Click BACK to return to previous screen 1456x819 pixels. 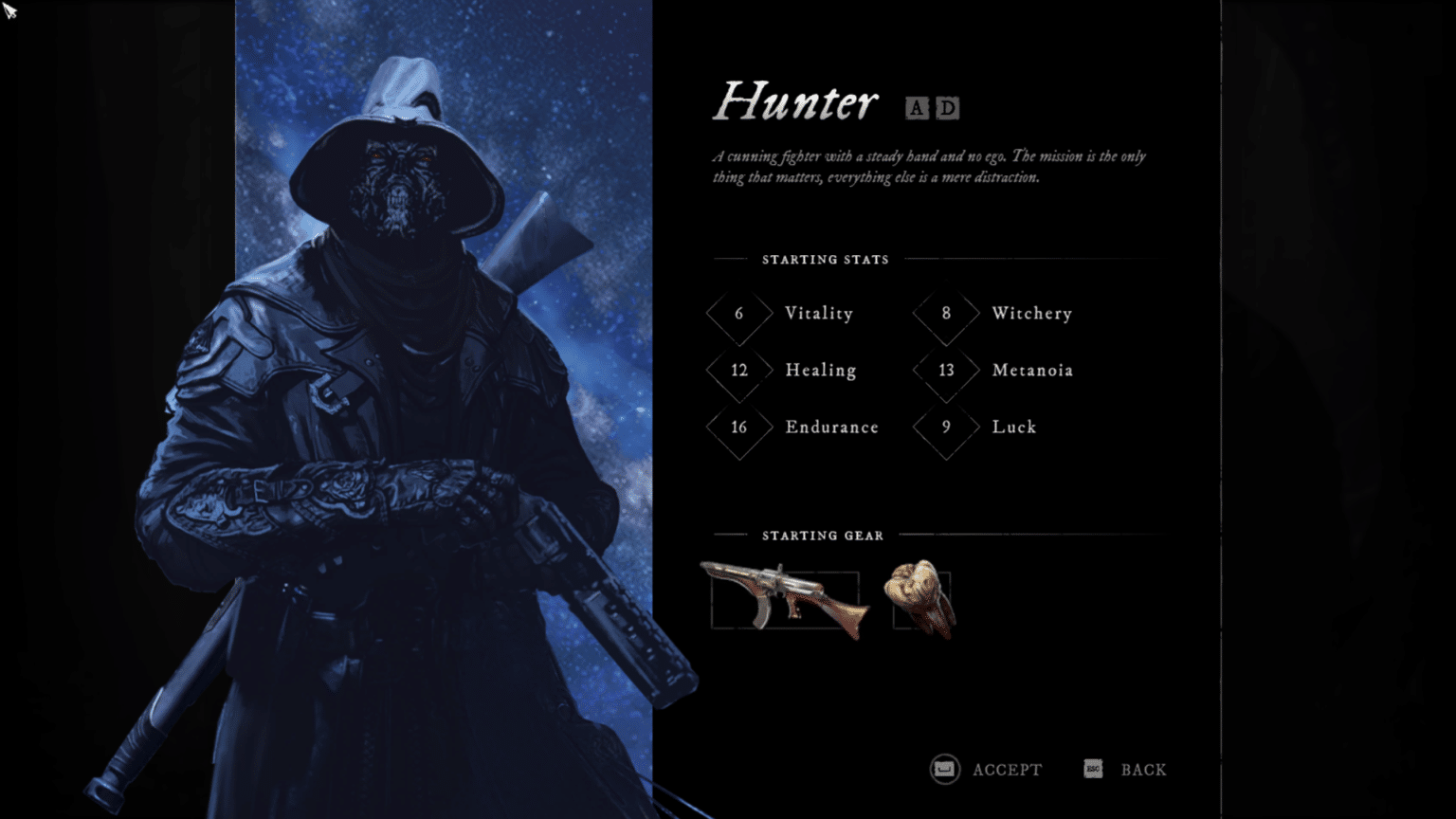[x=1144, y=769]
